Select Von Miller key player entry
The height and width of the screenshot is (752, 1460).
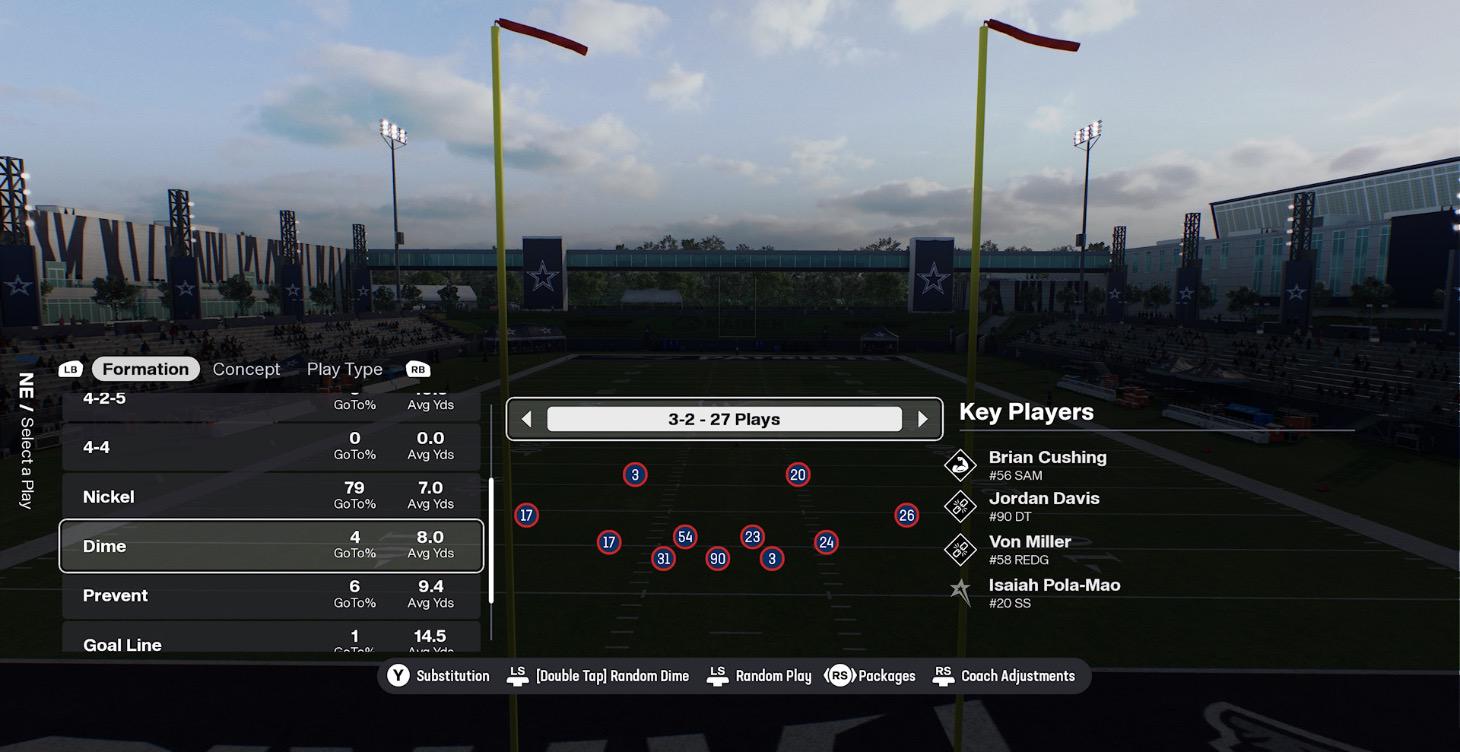(x=1029, y=549)
